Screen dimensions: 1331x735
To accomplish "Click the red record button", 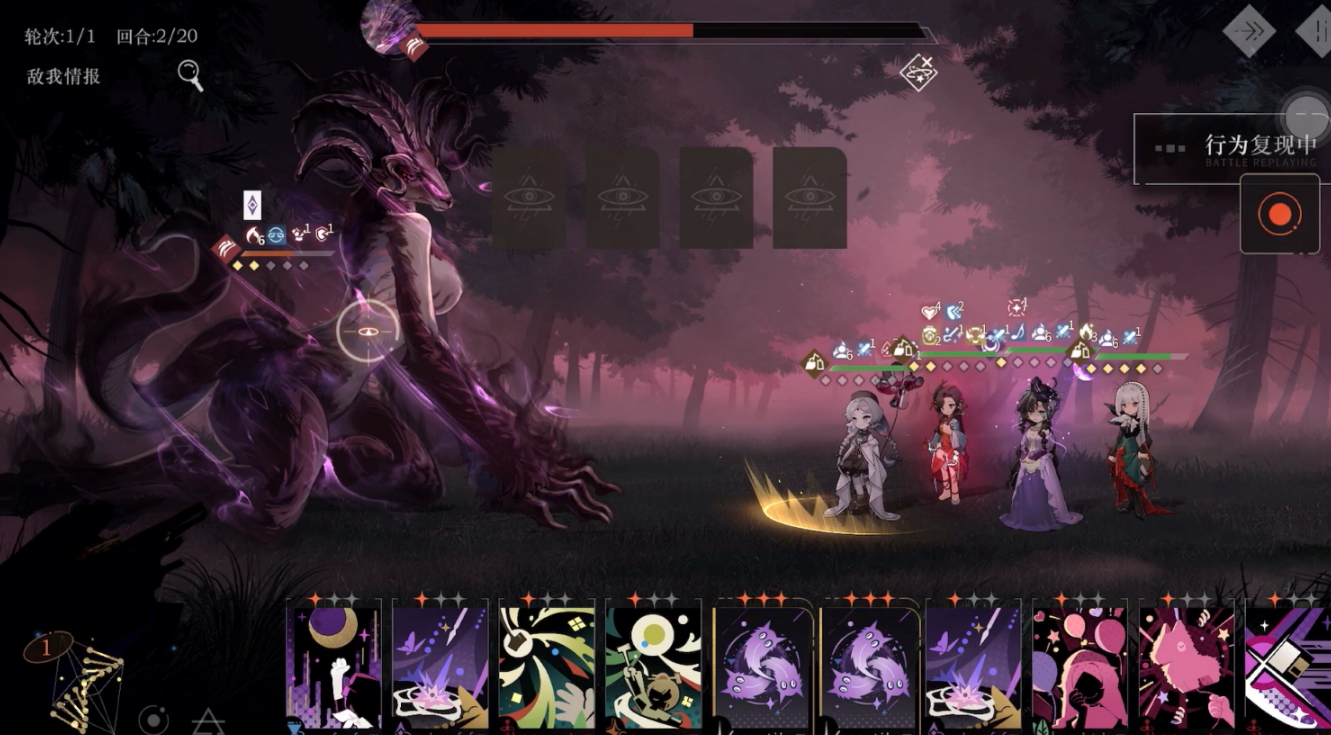I will (1278, 214).
